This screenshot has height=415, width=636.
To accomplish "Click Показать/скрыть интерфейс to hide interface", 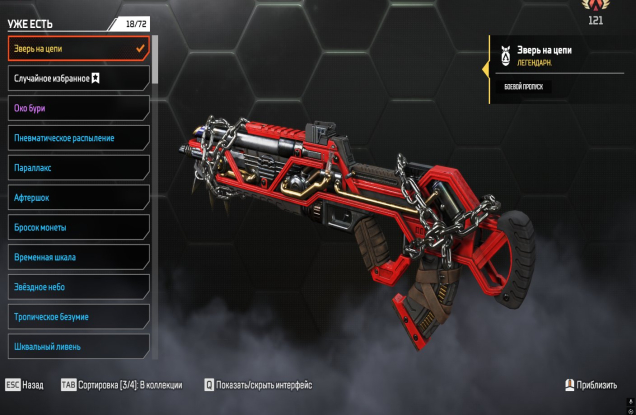I will (258, 385).
